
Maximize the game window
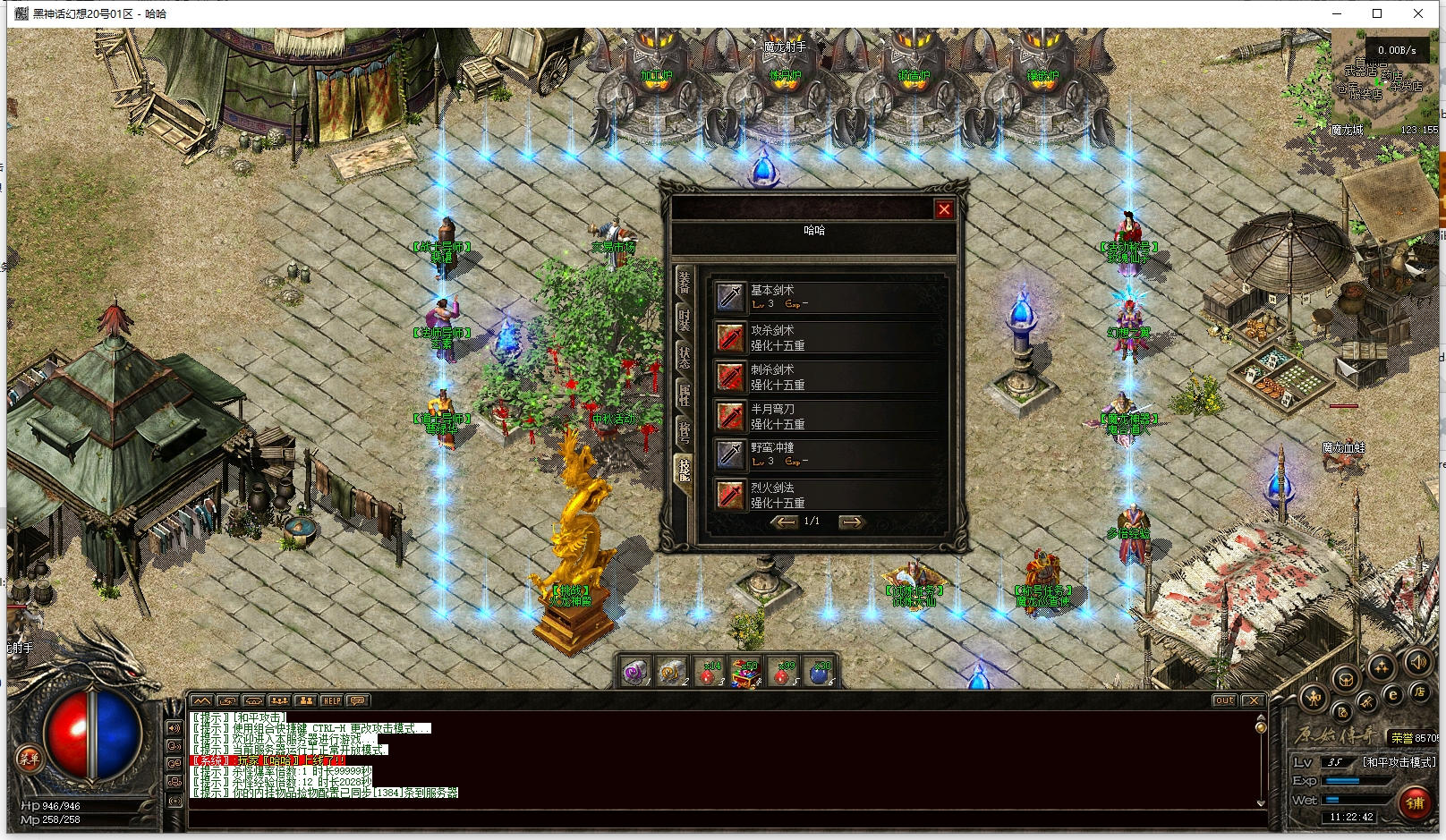pyautogui.click(x=1377, y=13)
